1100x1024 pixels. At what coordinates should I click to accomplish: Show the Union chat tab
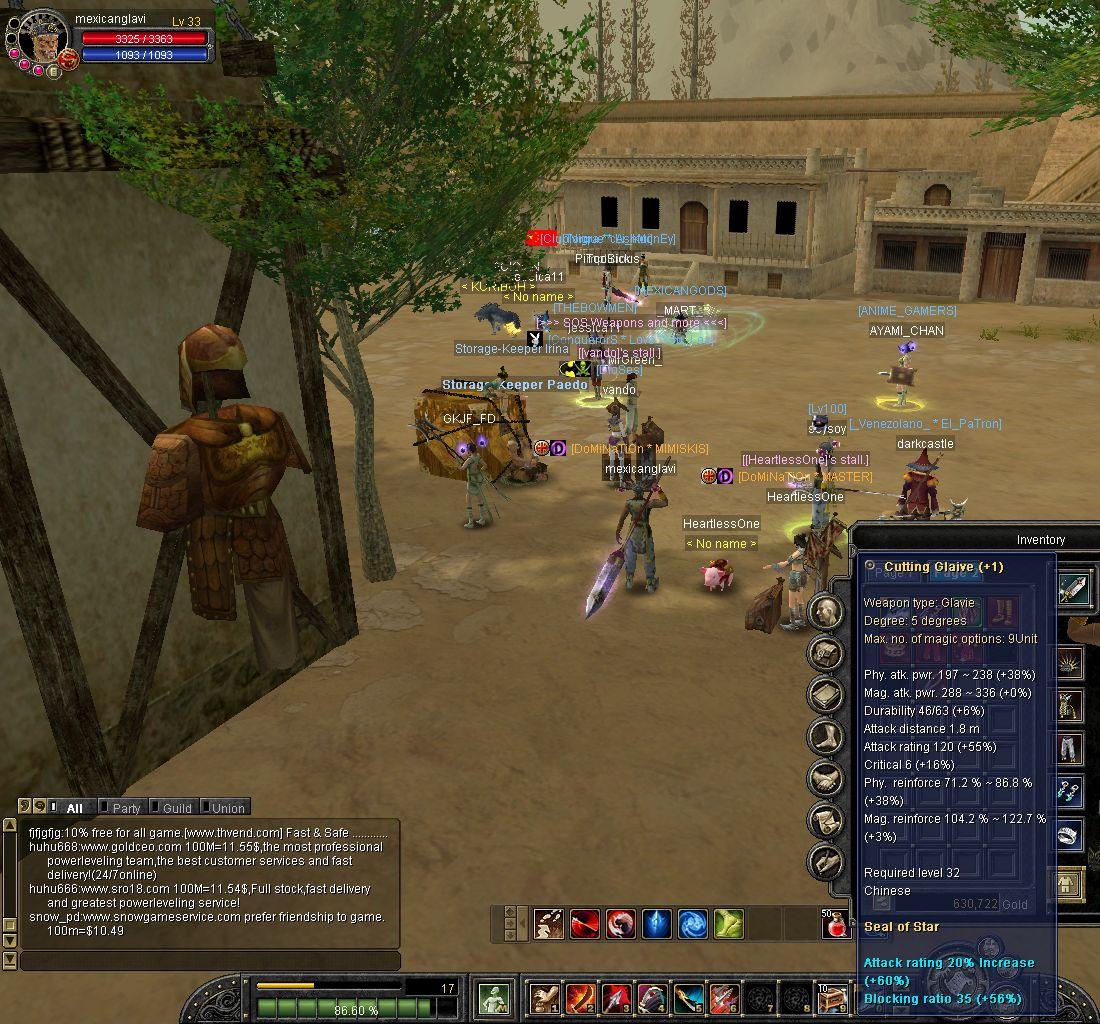pos(227,807)
